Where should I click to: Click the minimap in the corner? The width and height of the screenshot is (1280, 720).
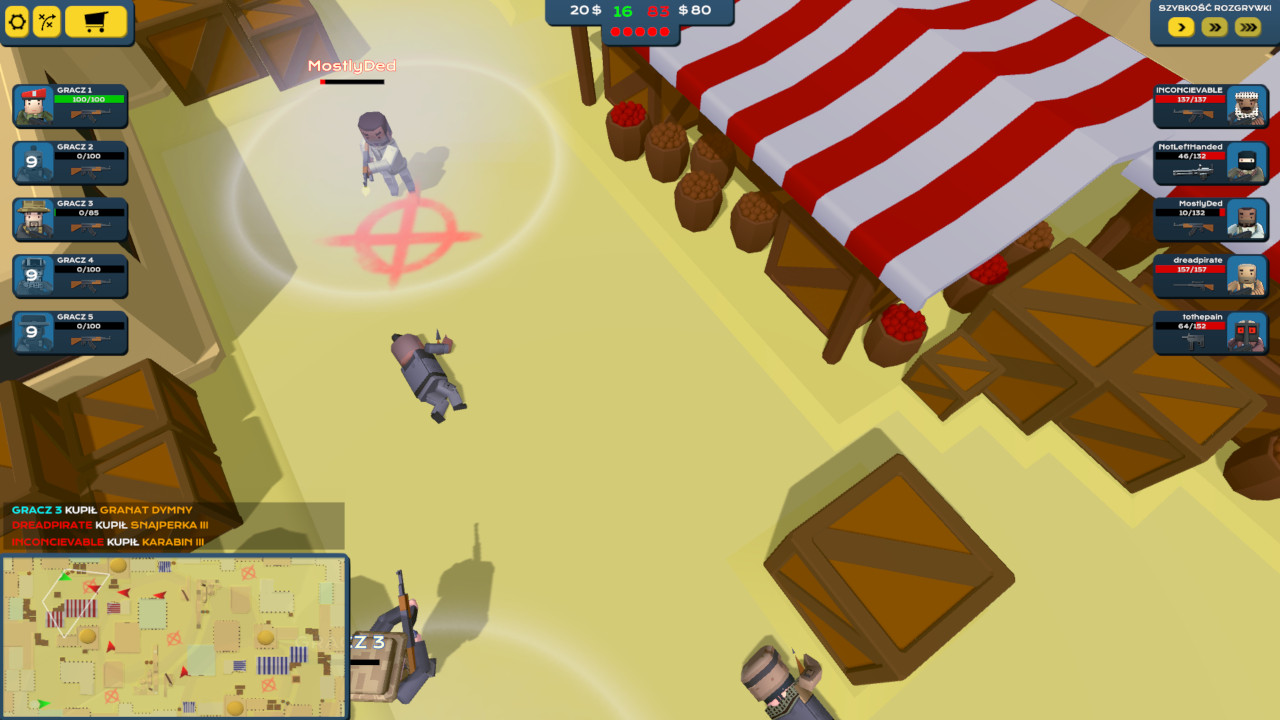click(175, 635)
